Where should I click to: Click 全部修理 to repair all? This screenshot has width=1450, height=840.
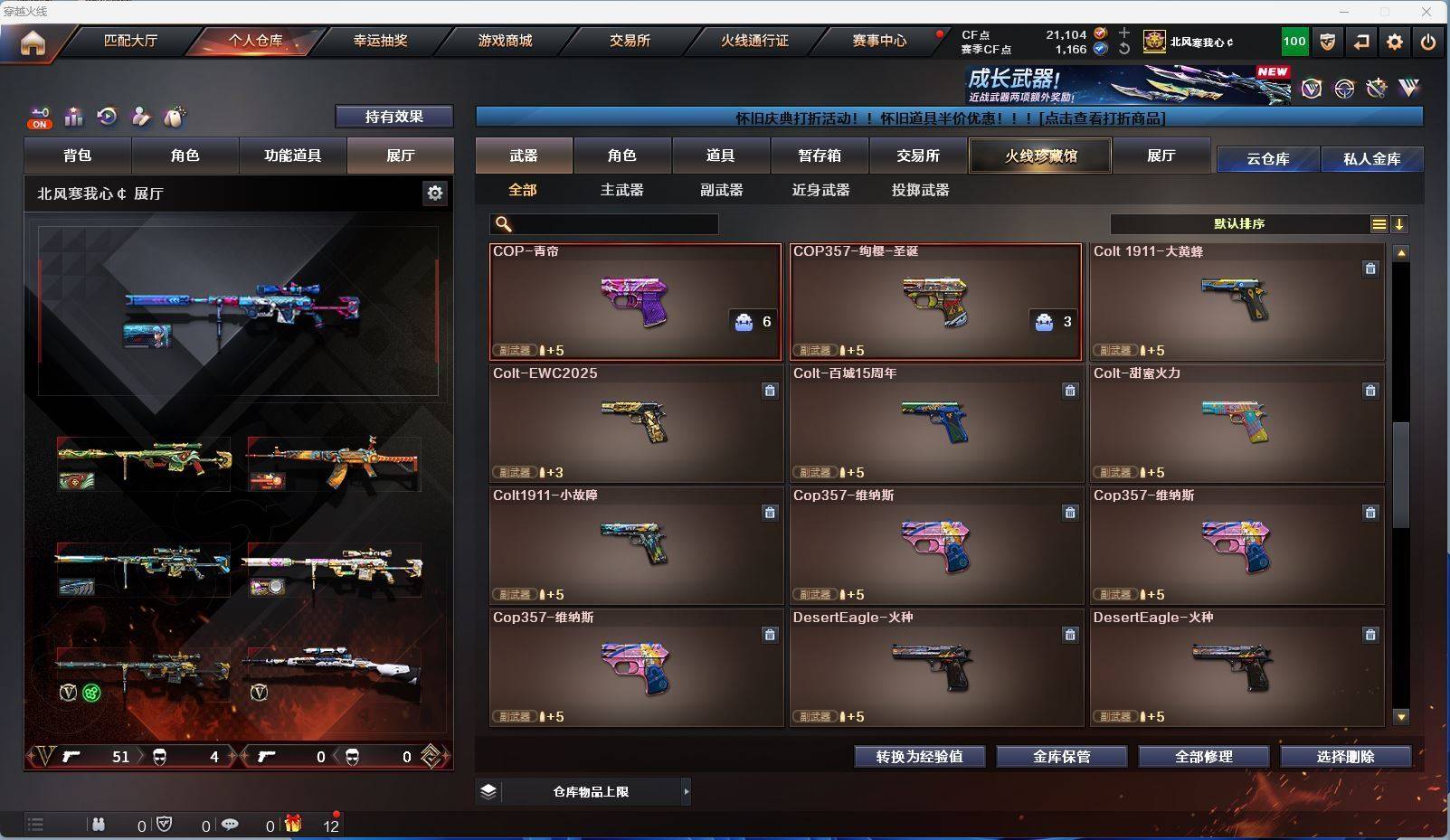(1203, 757)
